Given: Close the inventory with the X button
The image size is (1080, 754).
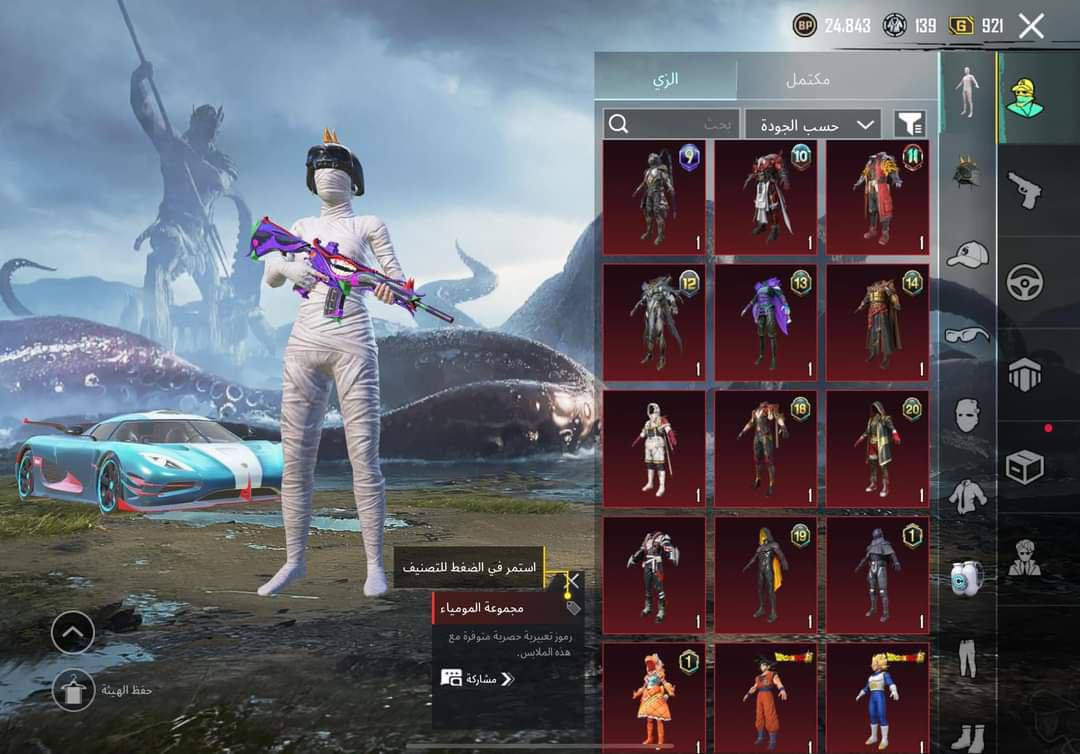Looking at the screenshot, I should (x=1031, y=26).
